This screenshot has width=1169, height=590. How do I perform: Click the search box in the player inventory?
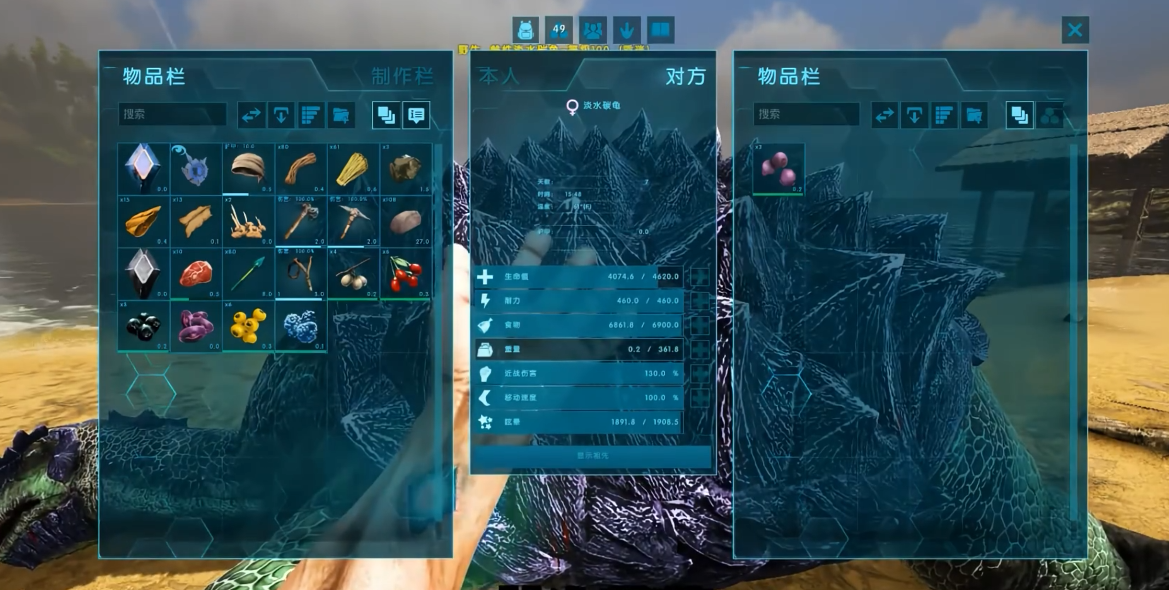click(172, 114)
